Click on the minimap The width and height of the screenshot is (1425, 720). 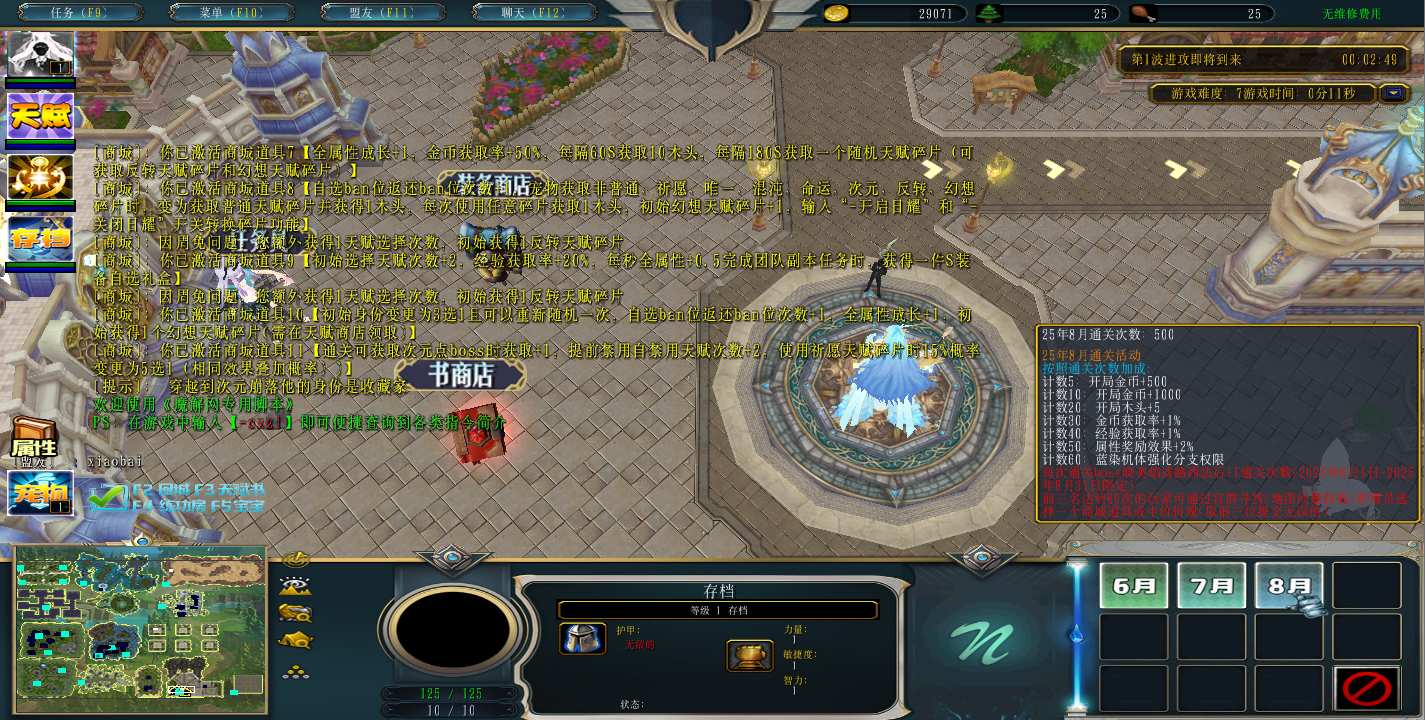(x=140, y=629)
